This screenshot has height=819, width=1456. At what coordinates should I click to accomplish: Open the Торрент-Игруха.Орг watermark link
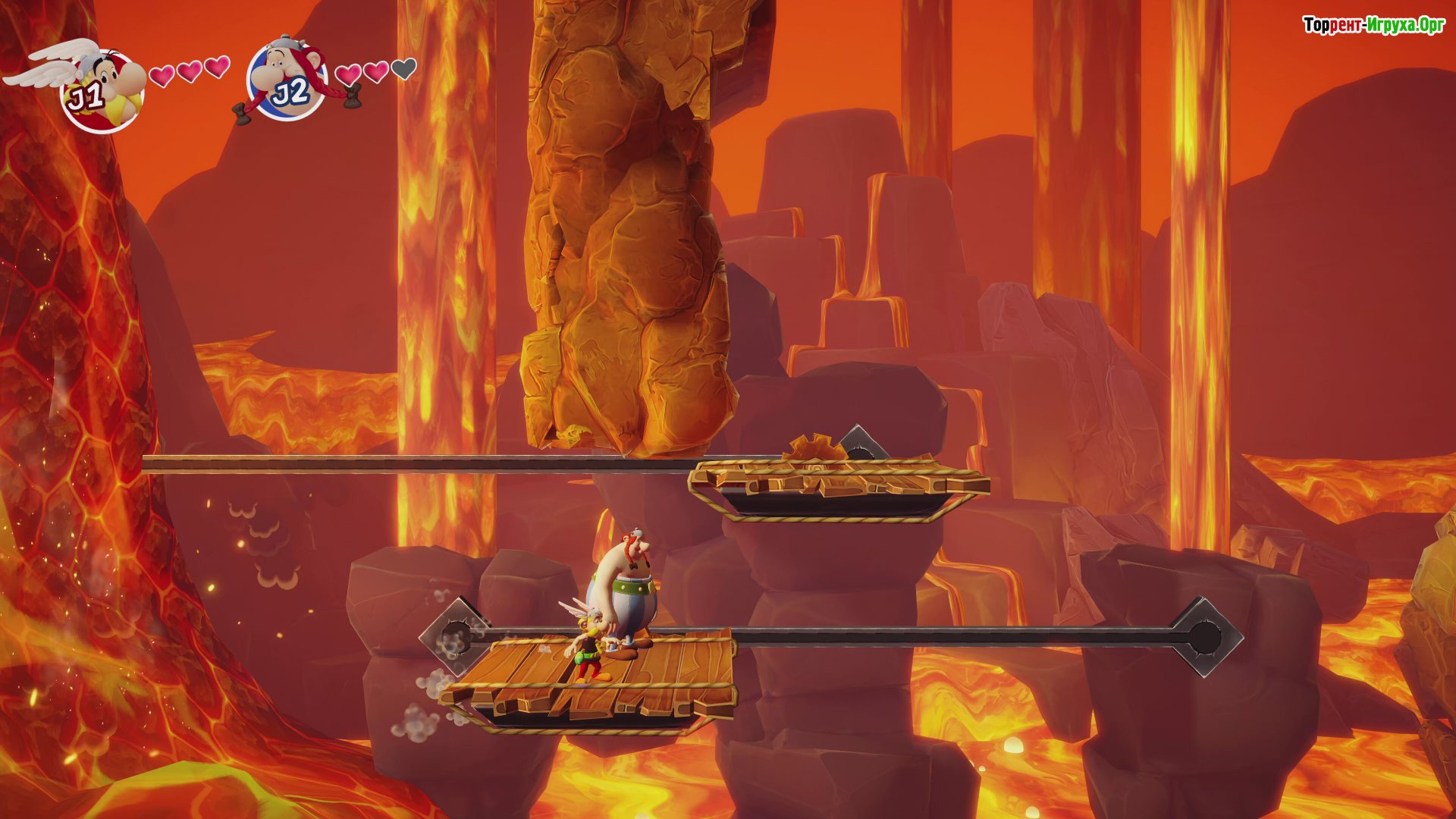coord(1373,25)
